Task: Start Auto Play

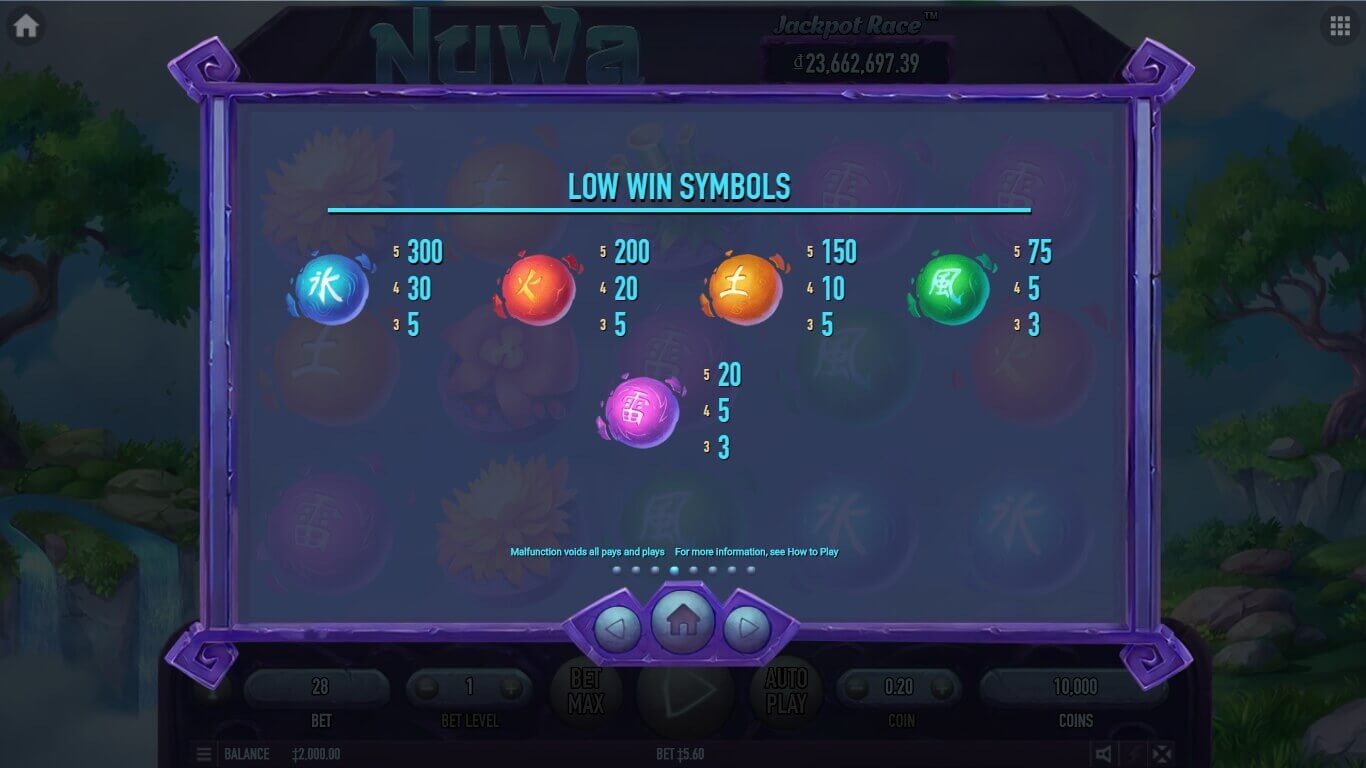Action: tap(786, 690)
